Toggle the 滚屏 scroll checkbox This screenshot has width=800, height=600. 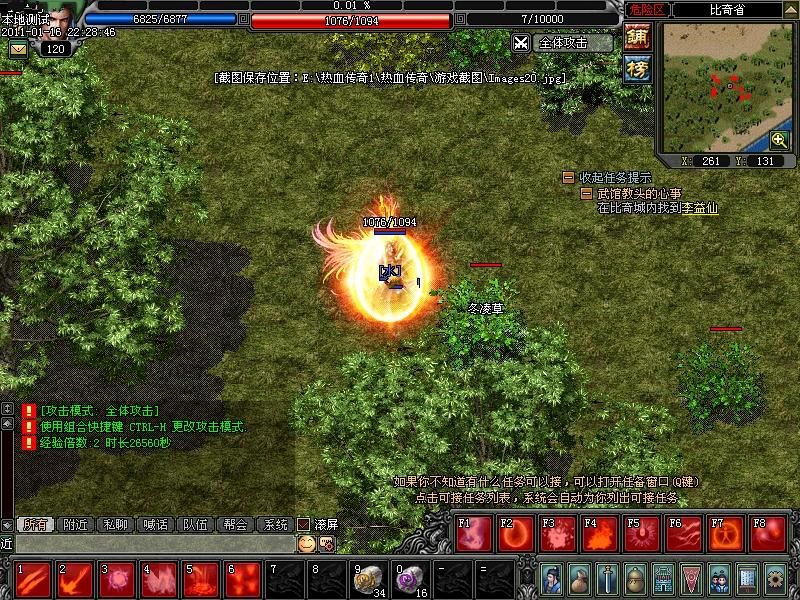click(x=304, y=524)
